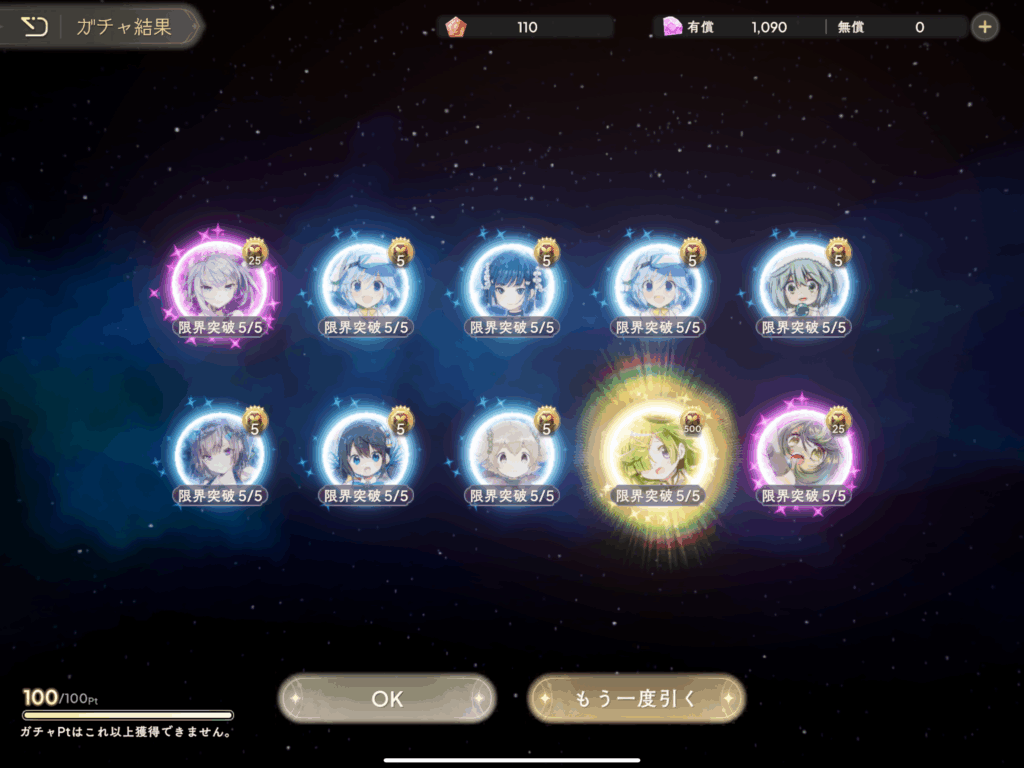Image resolution: width=1024 pixels, height=768 pixels.
Task: Pull again with the もう一度引く button
Action: pyautogui.click(x=636, y=699)
